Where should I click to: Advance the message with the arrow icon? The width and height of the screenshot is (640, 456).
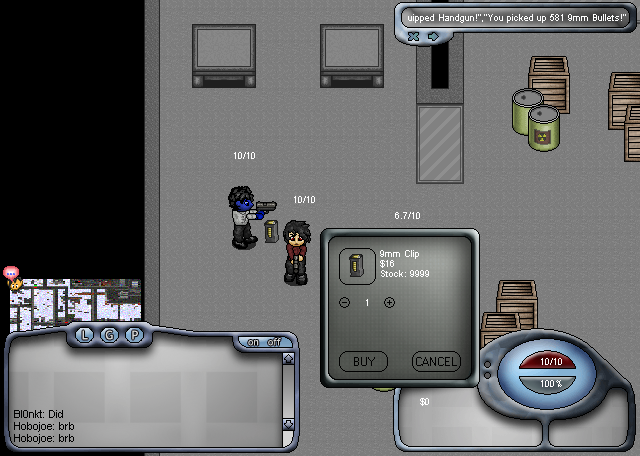433,37
